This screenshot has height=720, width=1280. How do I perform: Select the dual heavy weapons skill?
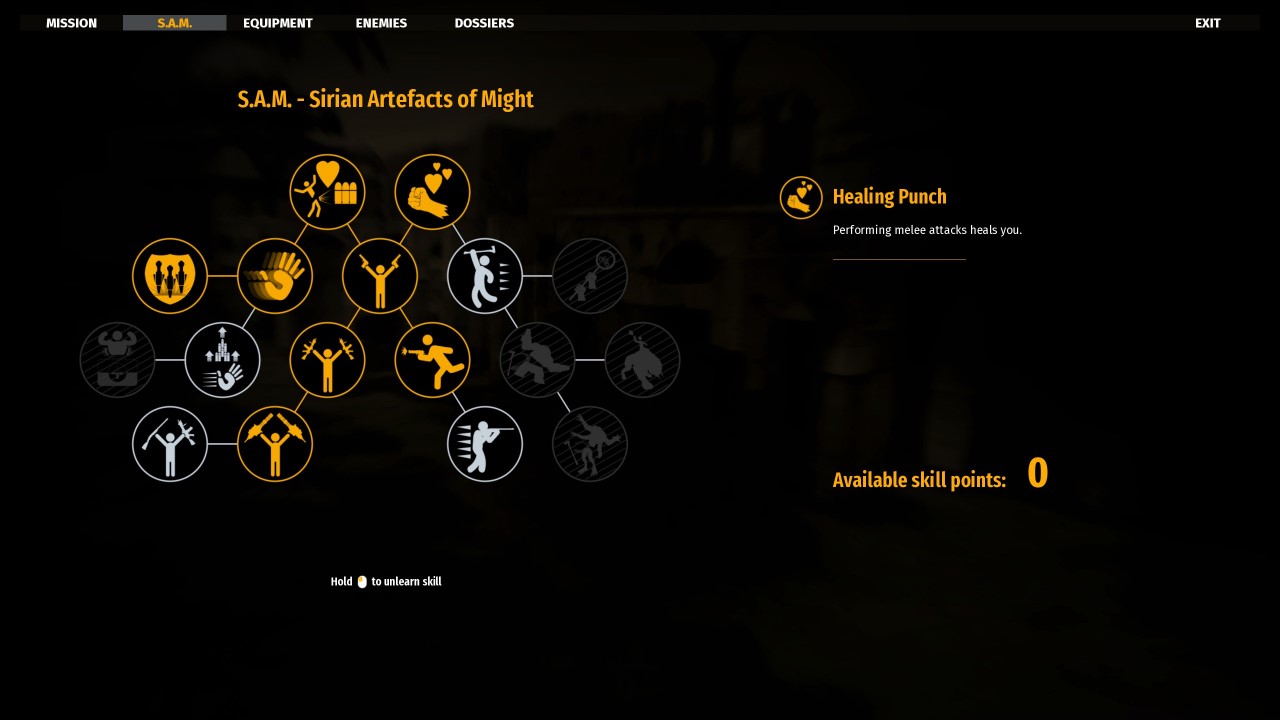coord(275,444)
